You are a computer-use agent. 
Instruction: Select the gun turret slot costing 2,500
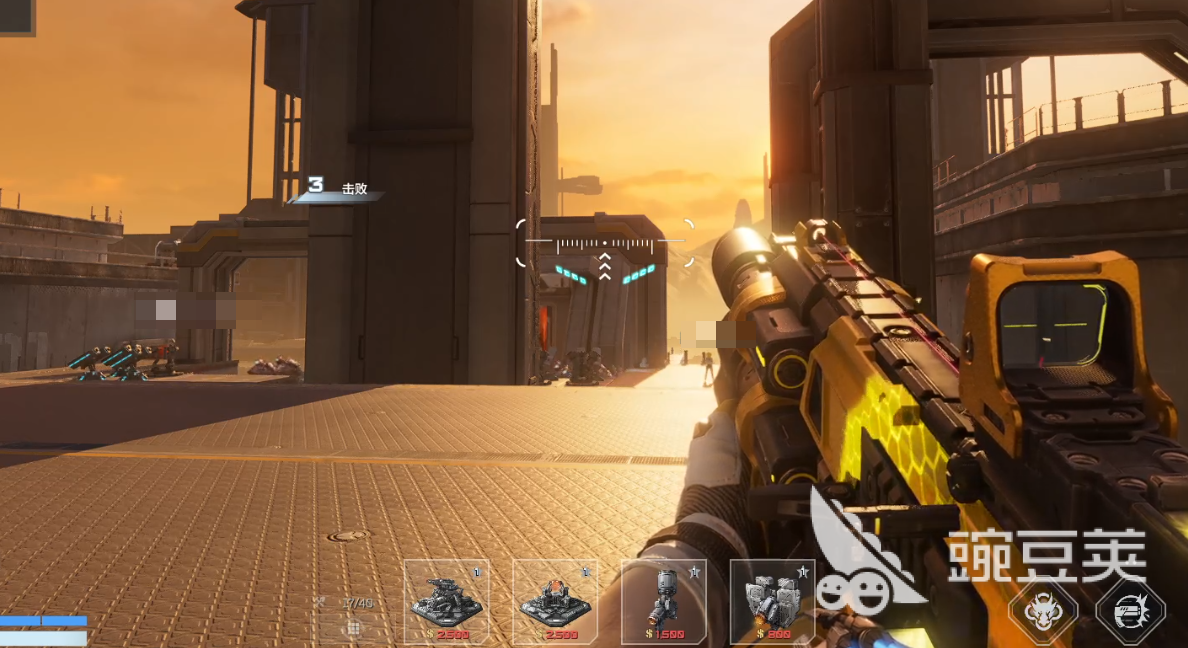[x=446, y=600]
